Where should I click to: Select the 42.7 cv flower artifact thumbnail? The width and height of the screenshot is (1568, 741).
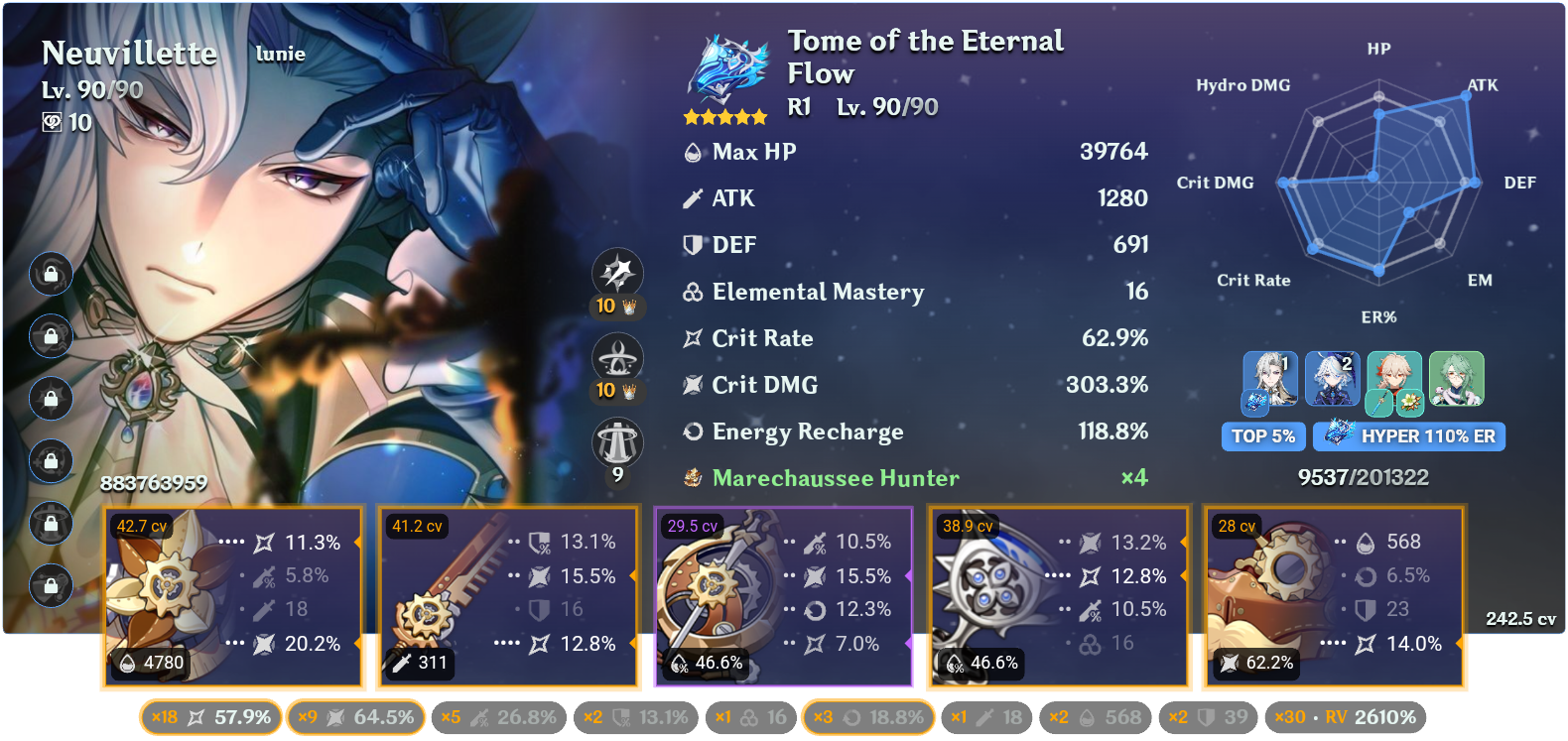(166, 583)
